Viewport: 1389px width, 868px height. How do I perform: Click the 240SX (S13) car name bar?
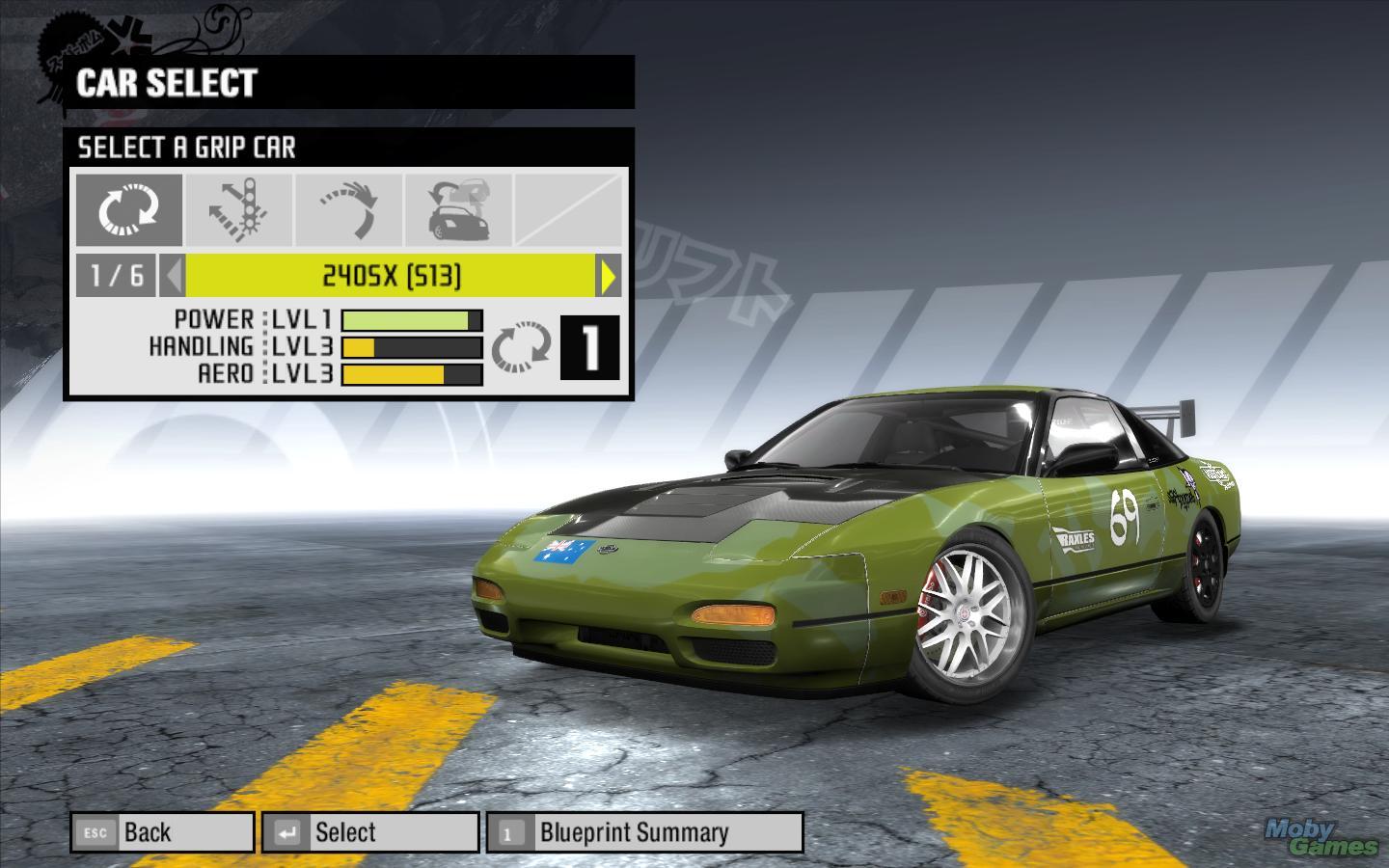[x=391, y=277]
